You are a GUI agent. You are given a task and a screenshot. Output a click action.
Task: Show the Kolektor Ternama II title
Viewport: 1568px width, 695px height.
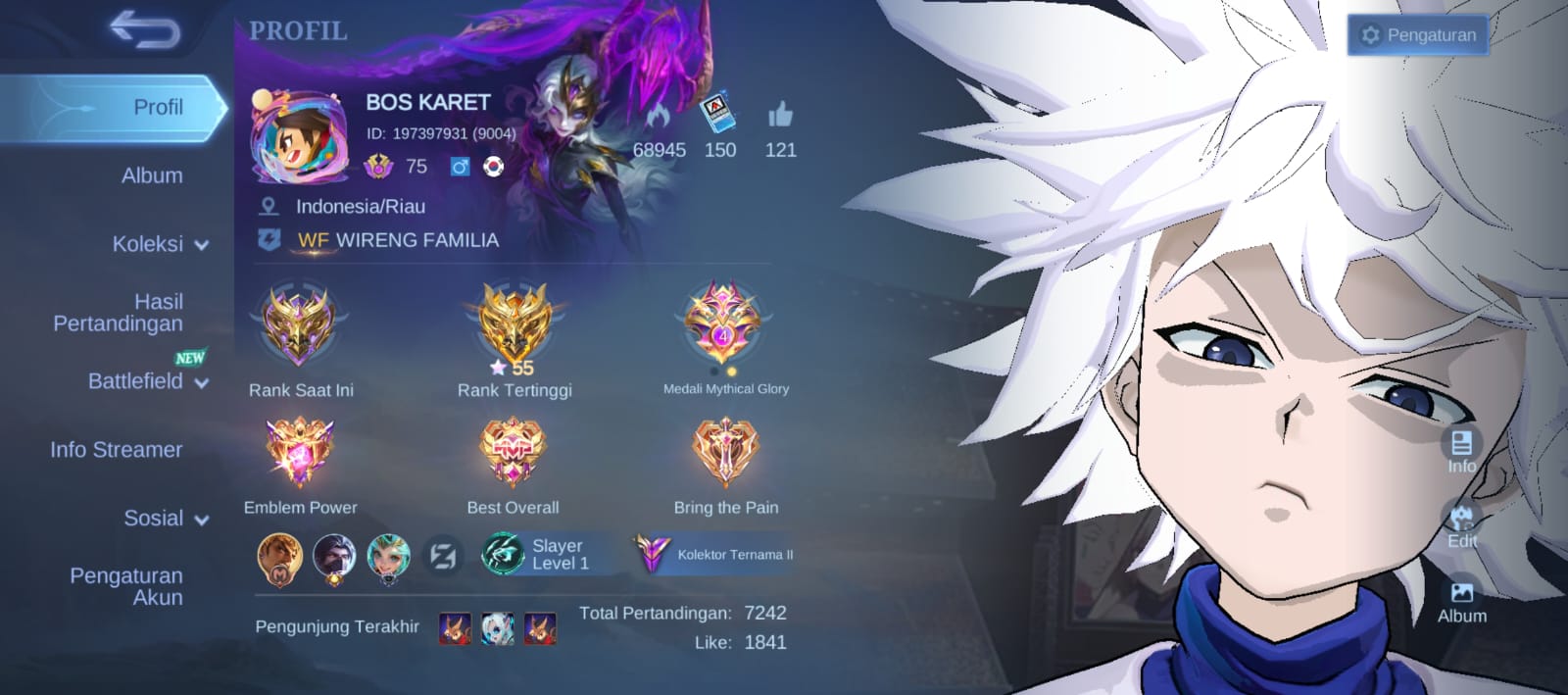[x=715, y=555]
